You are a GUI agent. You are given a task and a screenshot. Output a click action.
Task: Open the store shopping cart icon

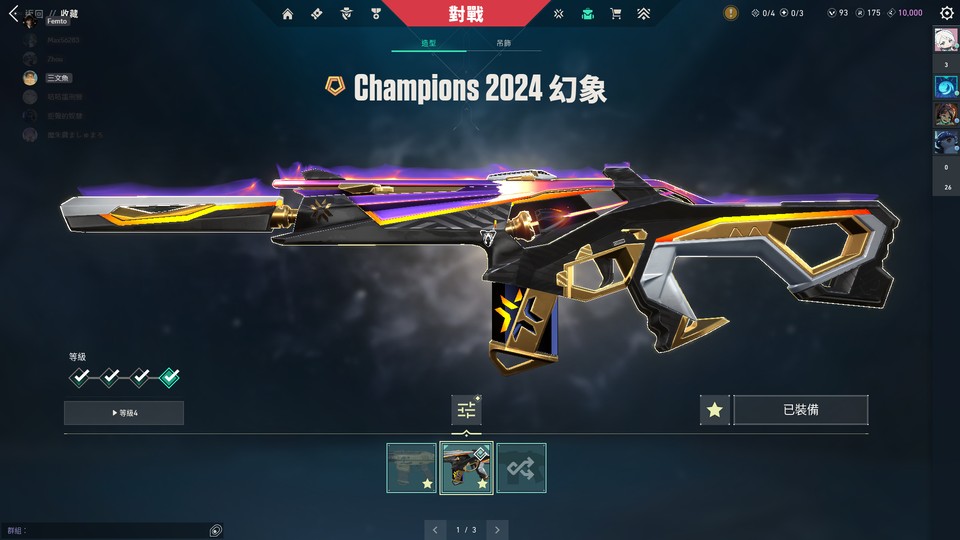(616, 14)
